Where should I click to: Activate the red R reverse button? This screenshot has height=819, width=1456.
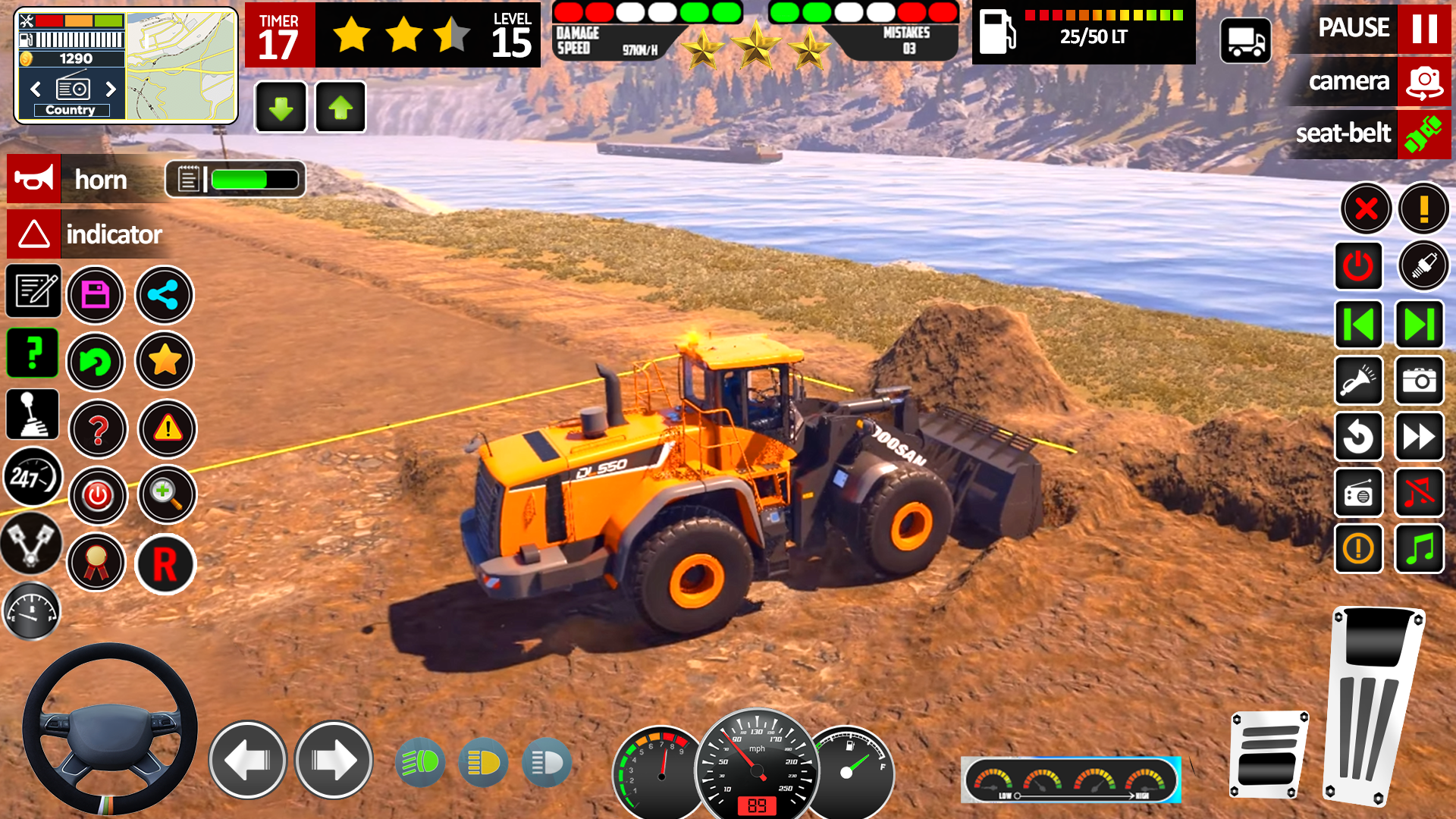click(165, 565)
